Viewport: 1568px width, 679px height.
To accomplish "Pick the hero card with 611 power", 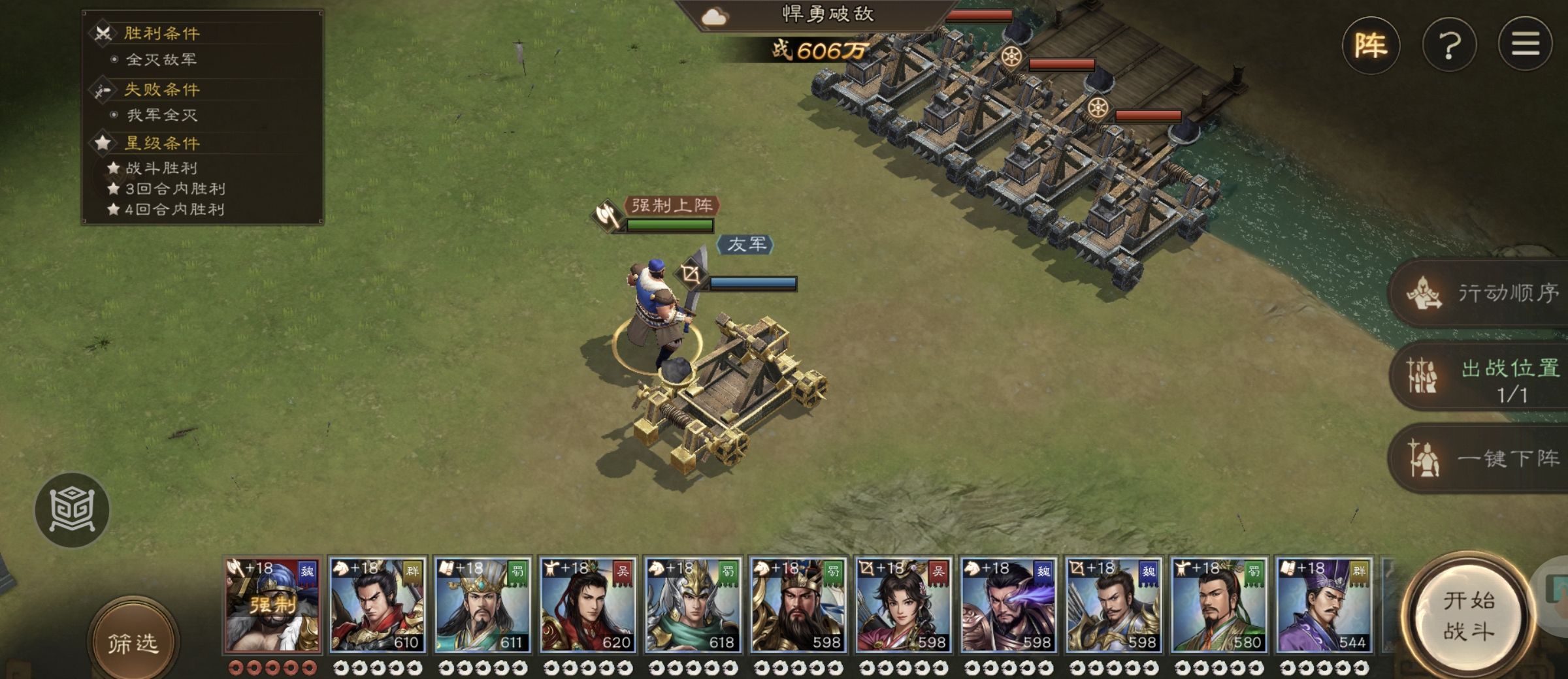I will (x=483, y=605).
